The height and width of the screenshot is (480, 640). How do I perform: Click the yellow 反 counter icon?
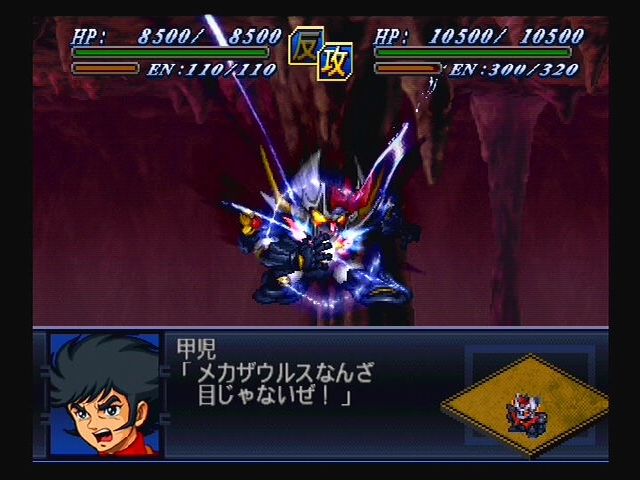point(305,46)
